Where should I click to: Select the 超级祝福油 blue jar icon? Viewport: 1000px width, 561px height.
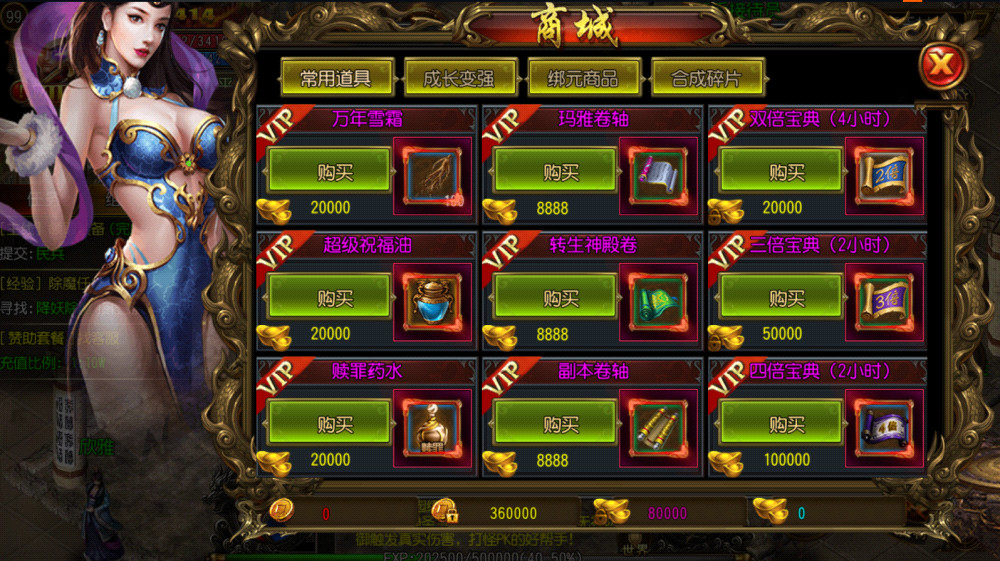coord(432,302)
